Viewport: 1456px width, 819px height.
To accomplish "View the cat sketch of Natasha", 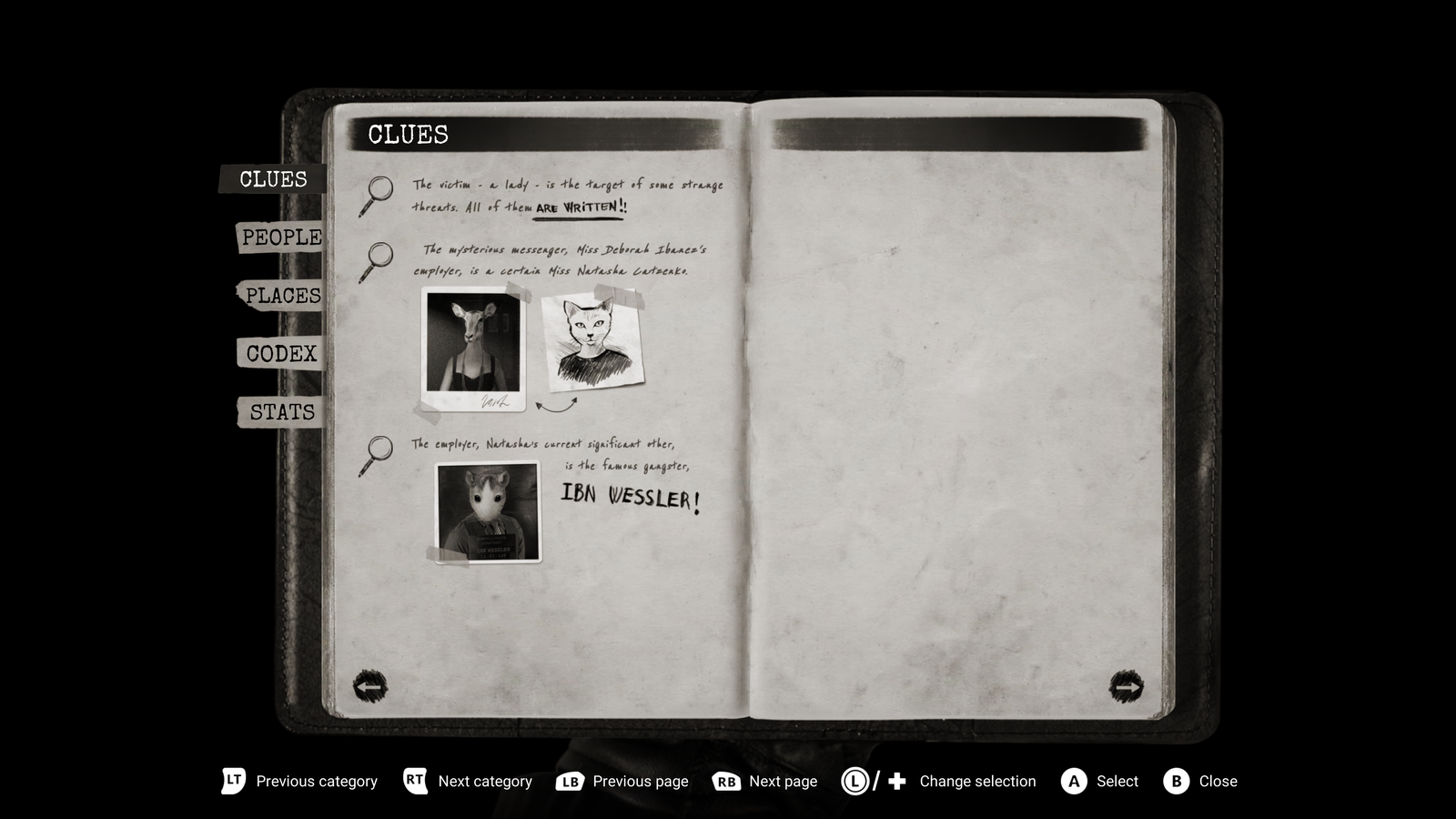I will [592, 340].
